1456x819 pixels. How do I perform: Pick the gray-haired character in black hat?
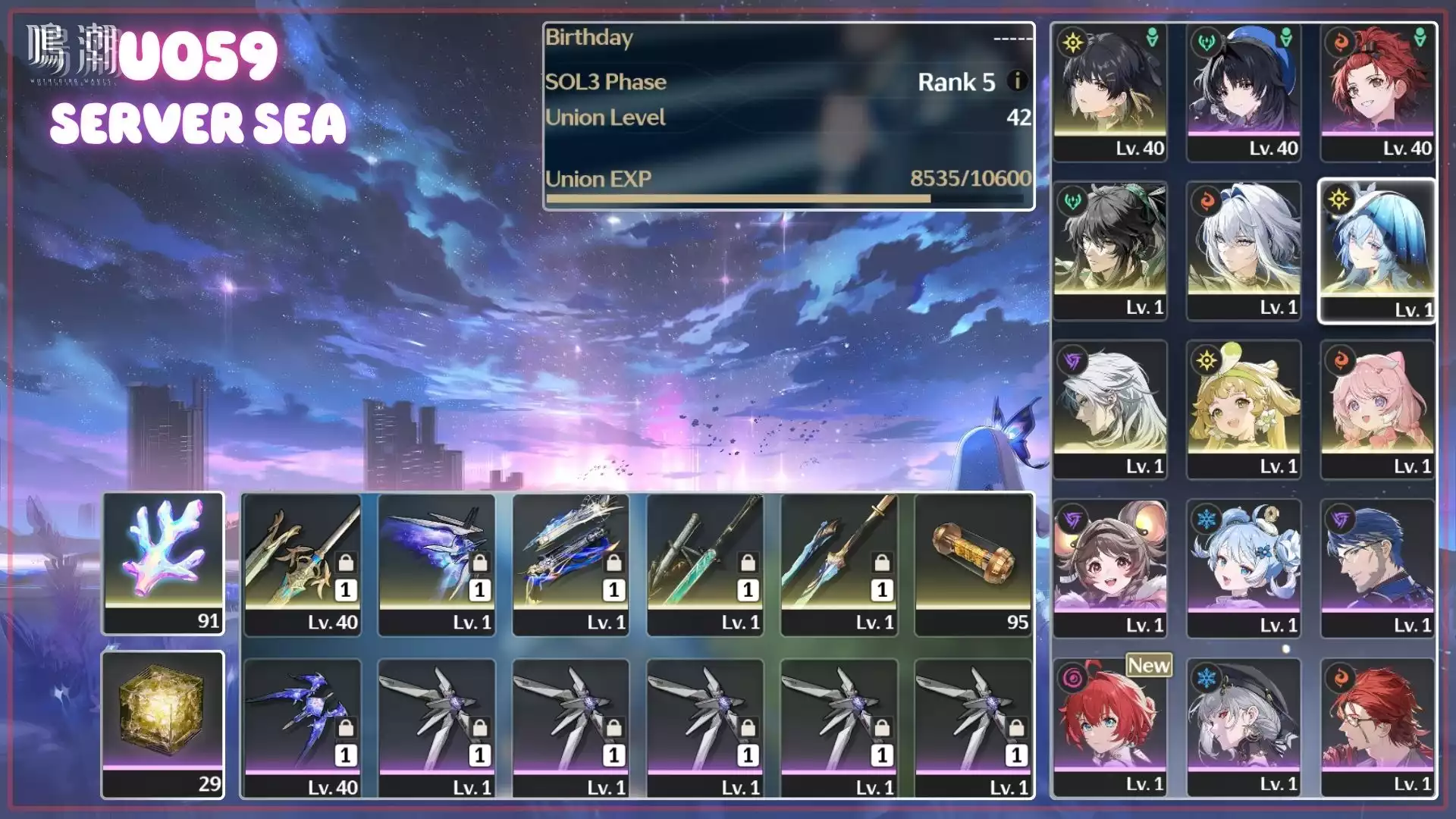point(1244,726)
